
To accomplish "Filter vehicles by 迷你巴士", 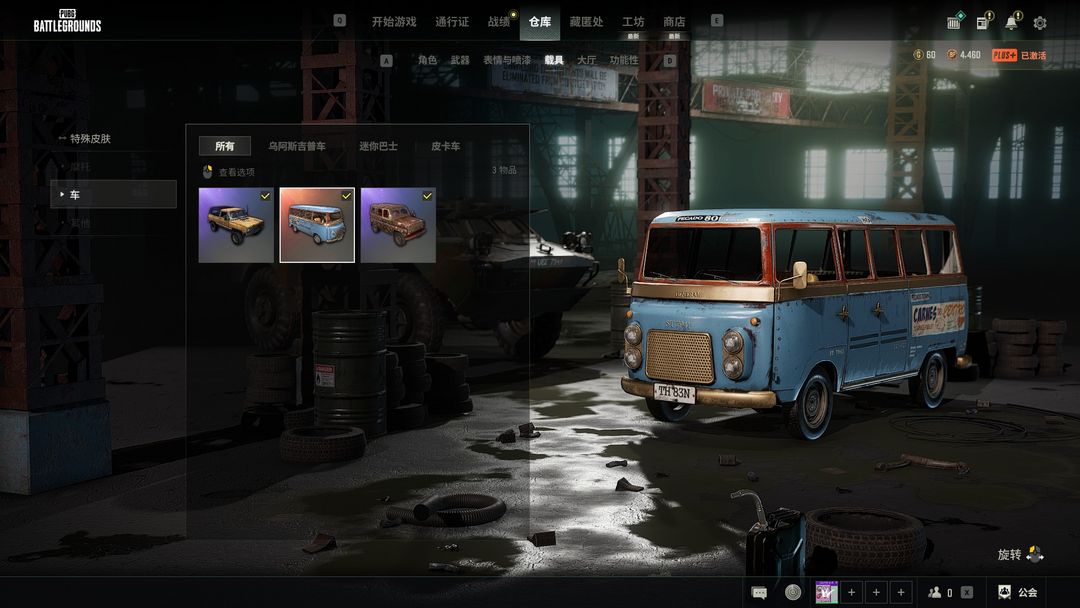I will [x=378, y=146].
